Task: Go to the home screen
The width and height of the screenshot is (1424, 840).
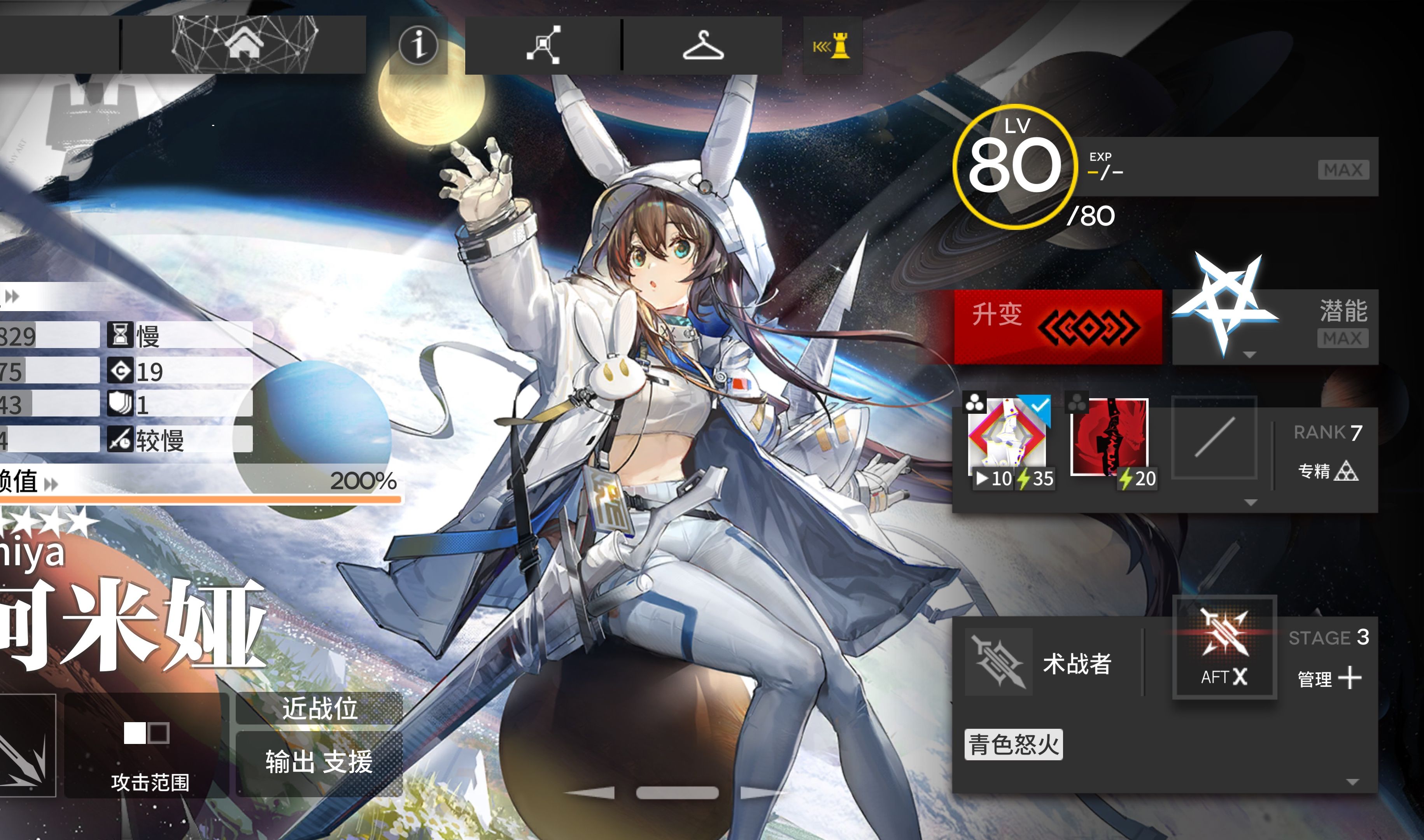Action: (x=244, y=44)
